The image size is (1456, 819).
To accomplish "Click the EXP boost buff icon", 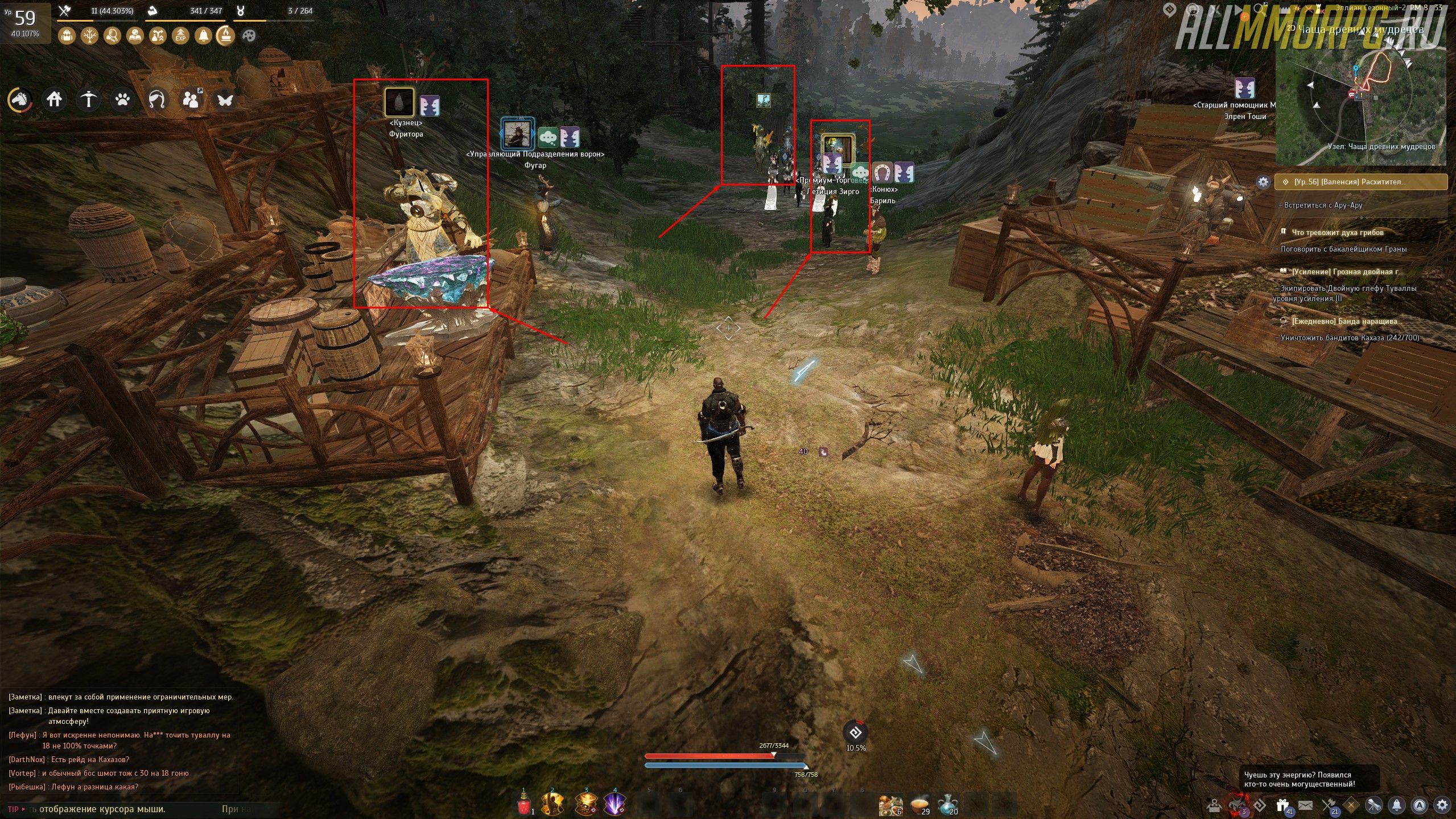I will click(x=180, y=36).
